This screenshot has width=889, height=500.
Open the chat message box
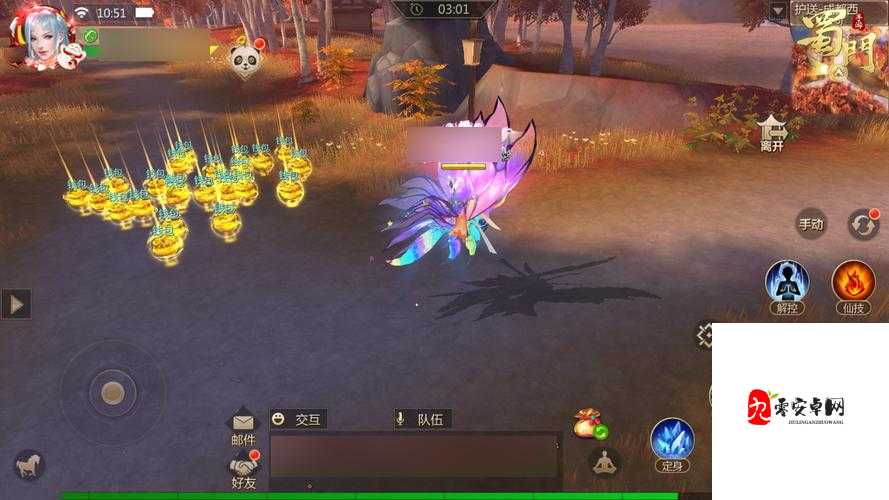coord(415,457)
